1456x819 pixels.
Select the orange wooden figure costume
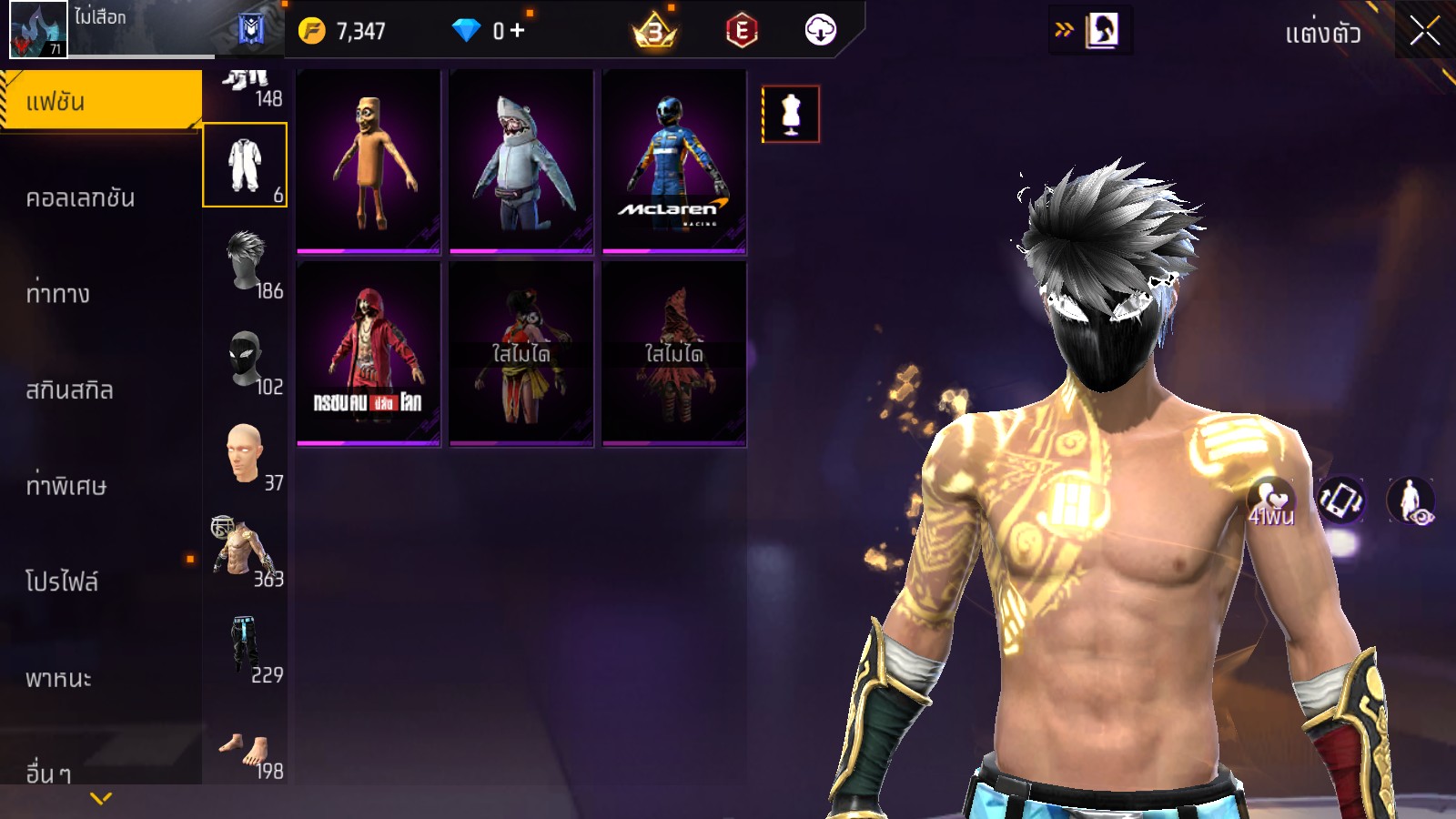coord(369,162)
